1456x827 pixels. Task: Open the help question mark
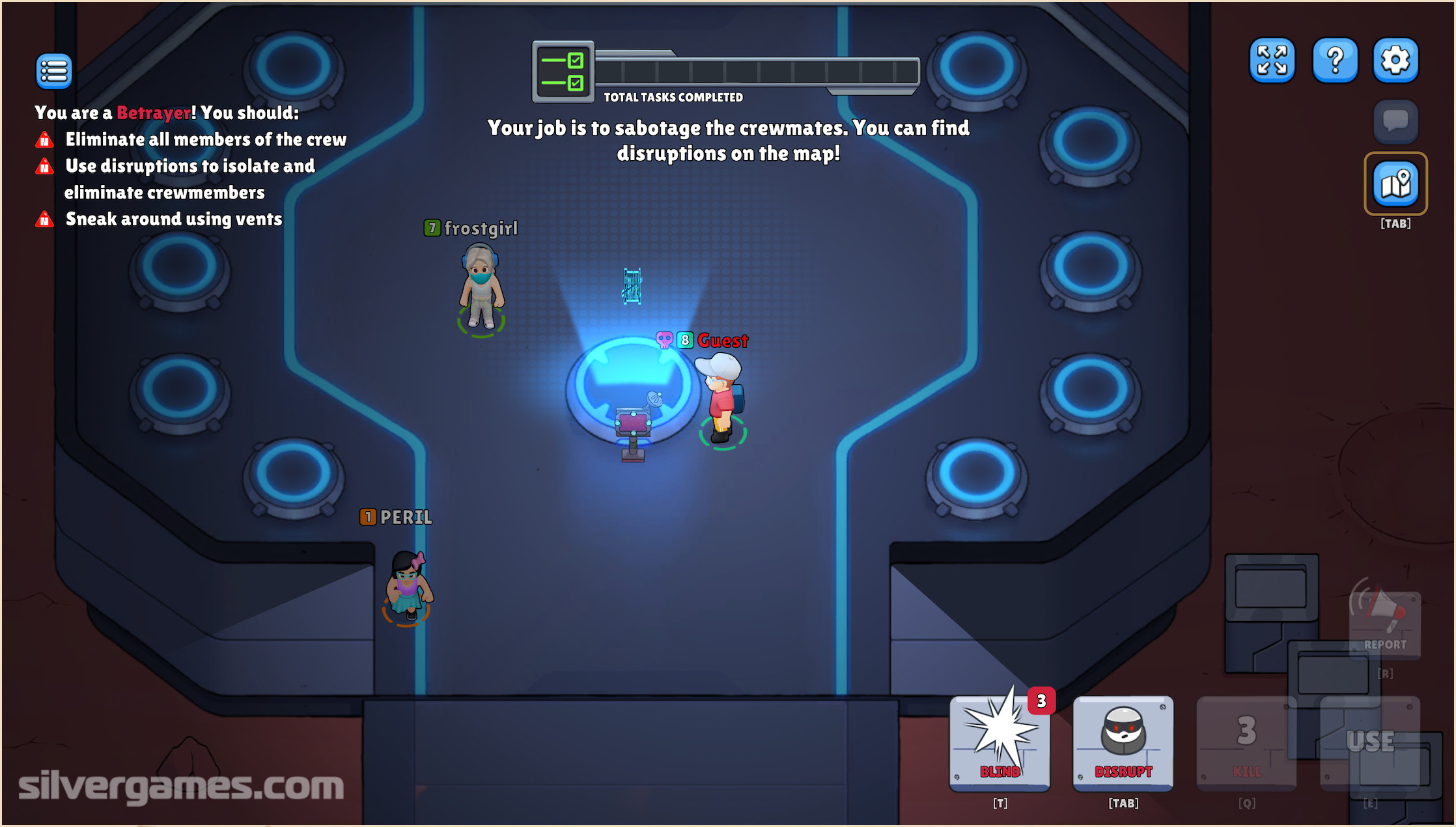(x=1335, y=61)
